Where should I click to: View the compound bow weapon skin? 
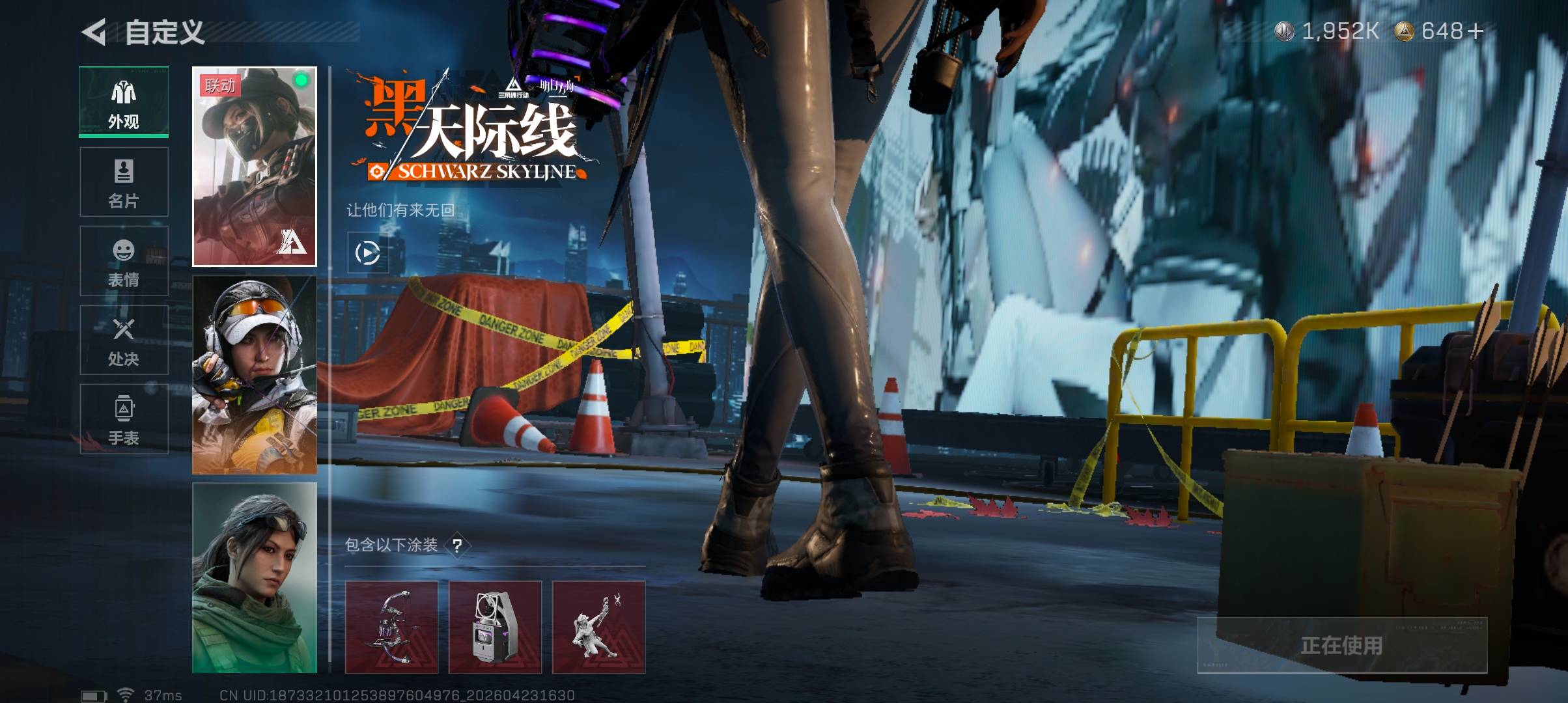(x=391, y=627)
